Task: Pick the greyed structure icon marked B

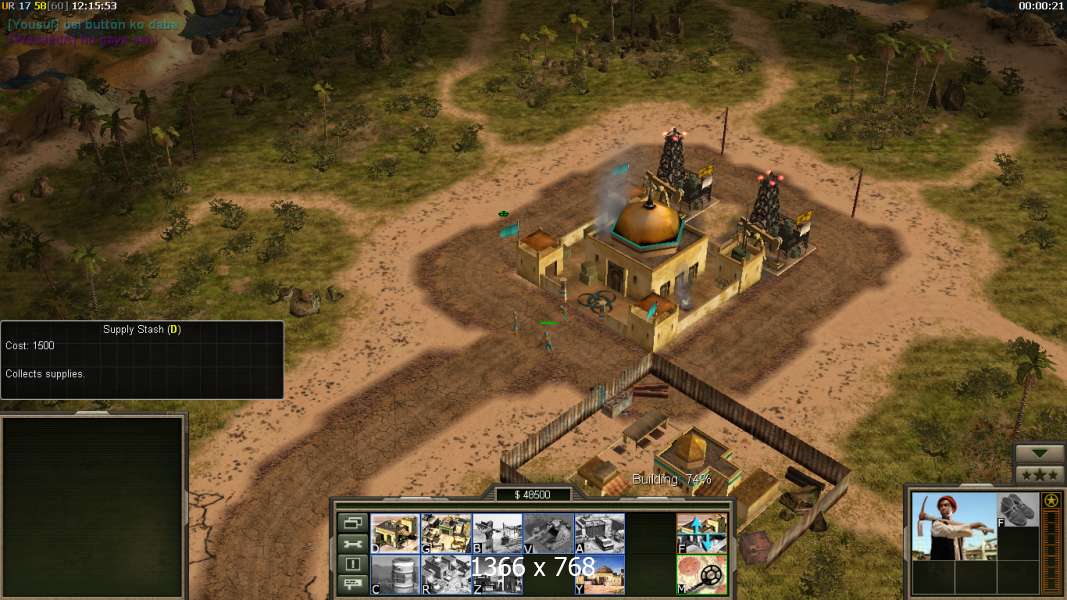Action: pos(497,533)
